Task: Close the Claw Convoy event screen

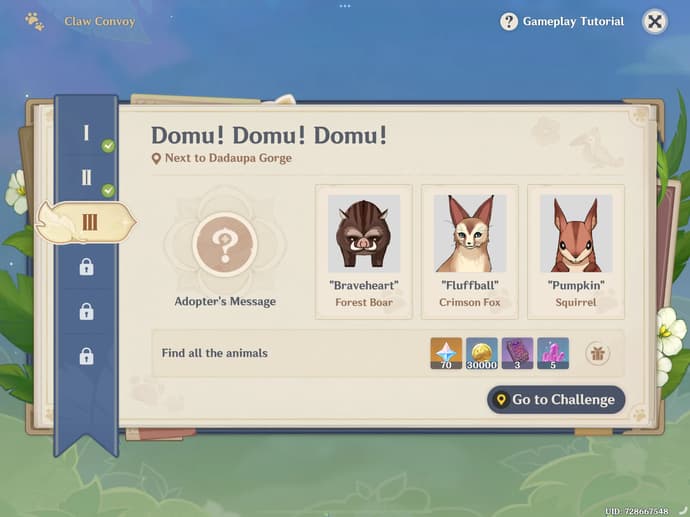Action: pyautogui.click(x=654, y=21)
